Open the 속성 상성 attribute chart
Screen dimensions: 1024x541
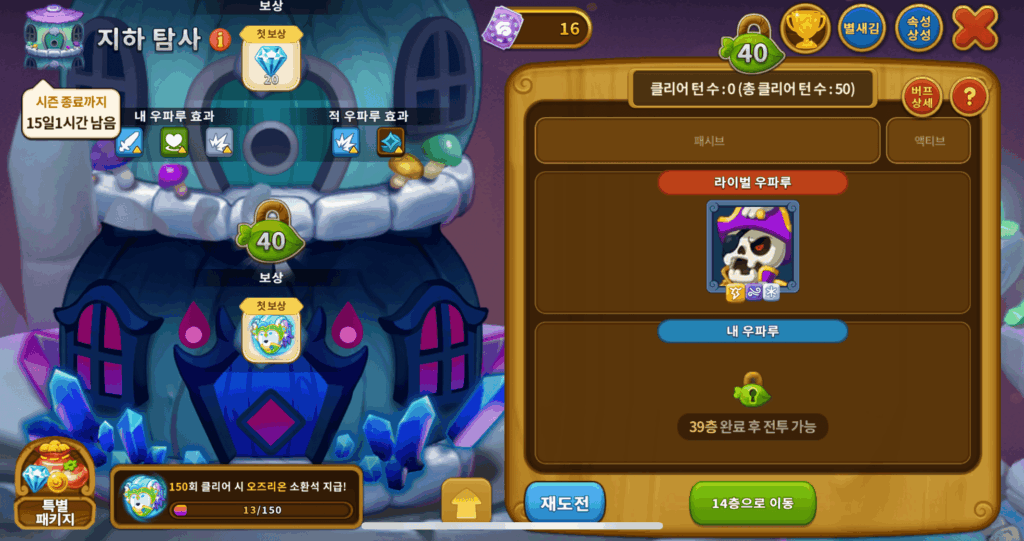pyautogui.click(x=918, y=28)
